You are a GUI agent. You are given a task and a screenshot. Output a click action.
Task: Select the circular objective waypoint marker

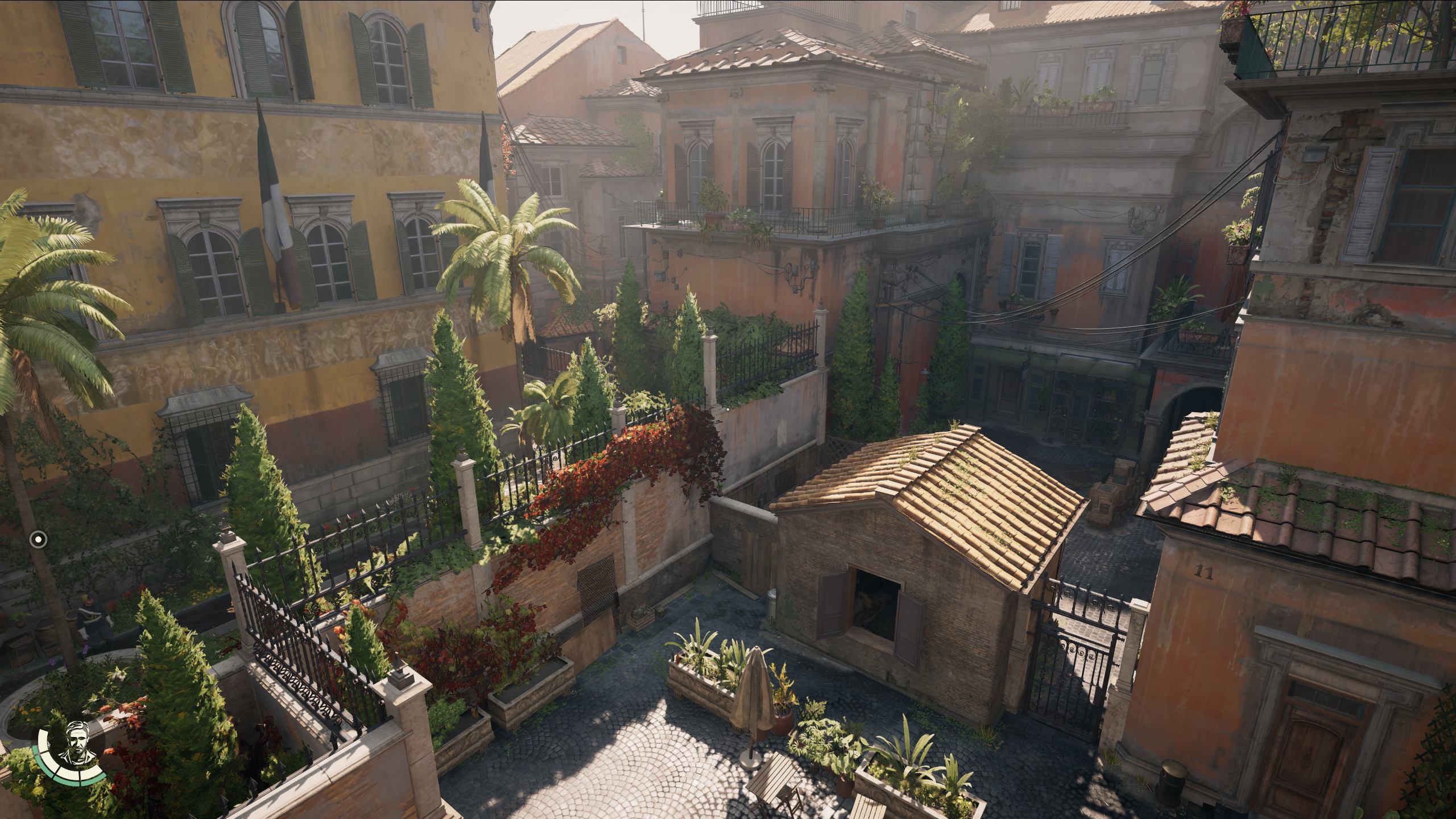(x=38, y=537)
